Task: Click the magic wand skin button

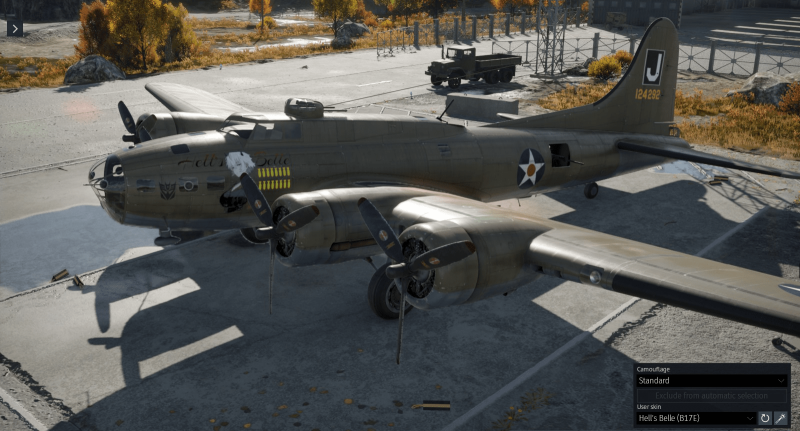Action: tap(781, 418)
